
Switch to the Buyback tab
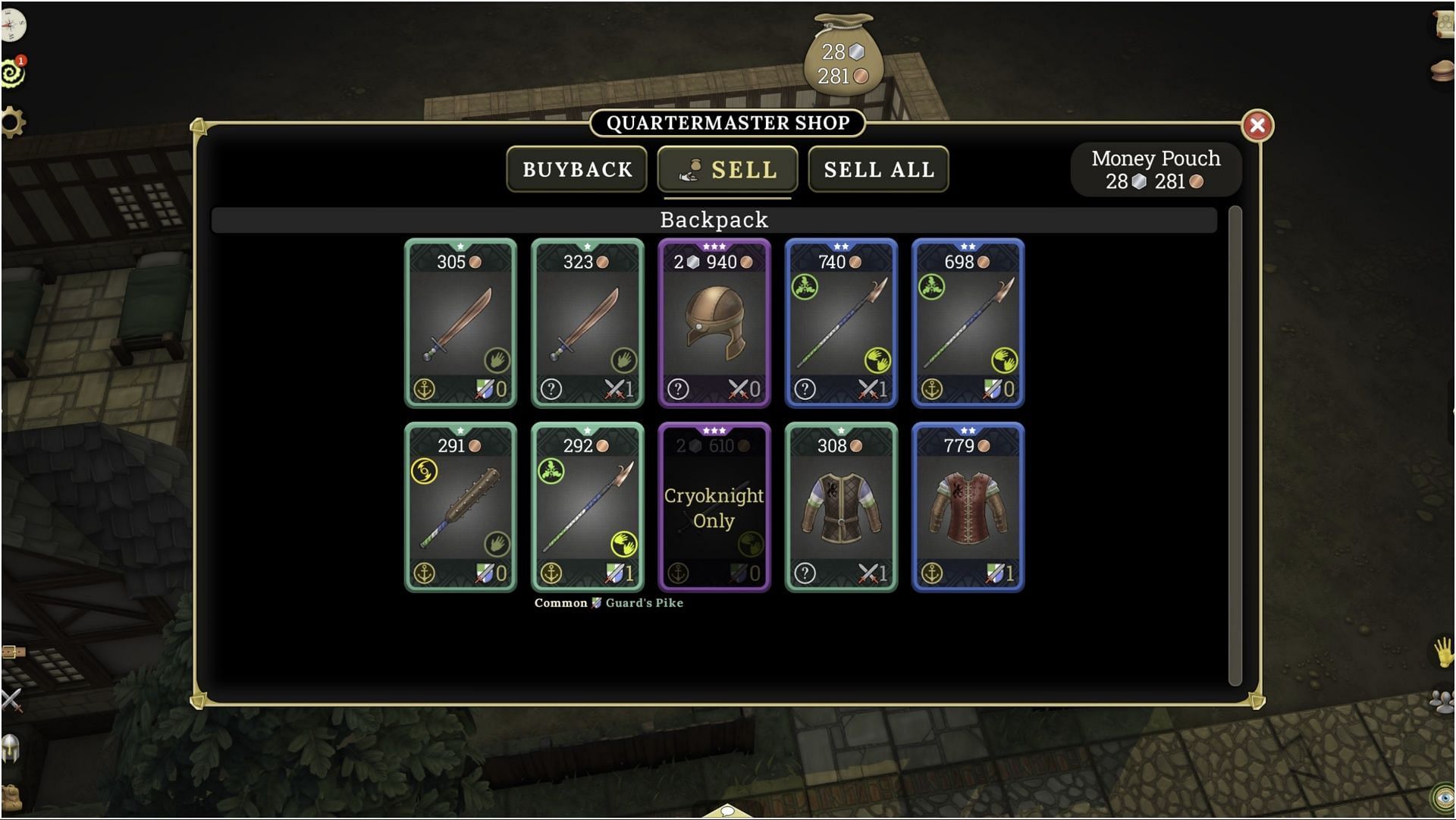(x=576, y=169)
